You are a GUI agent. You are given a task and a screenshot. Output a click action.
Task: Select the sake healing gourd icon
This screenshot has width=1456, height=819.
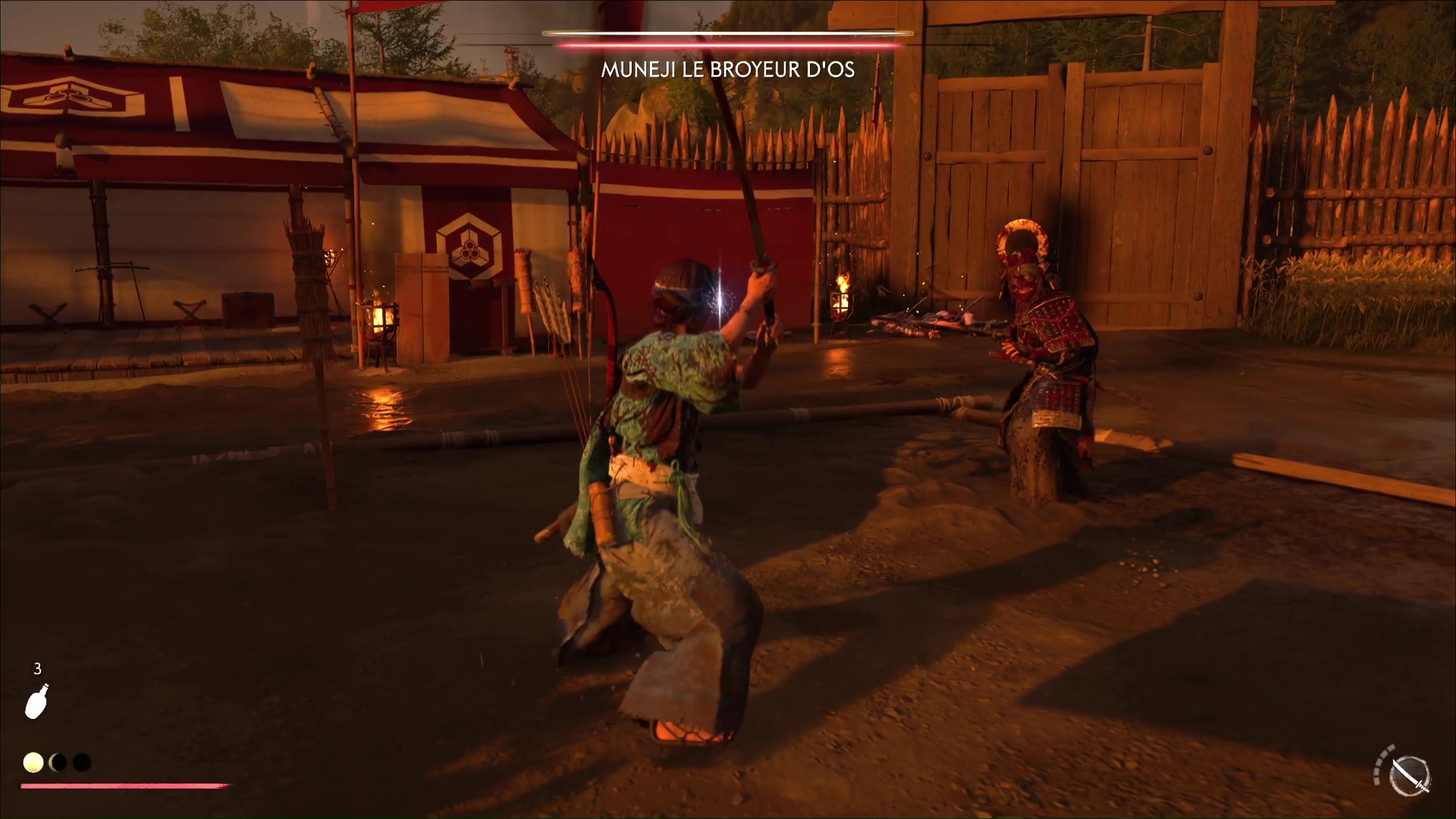[37, 701]
